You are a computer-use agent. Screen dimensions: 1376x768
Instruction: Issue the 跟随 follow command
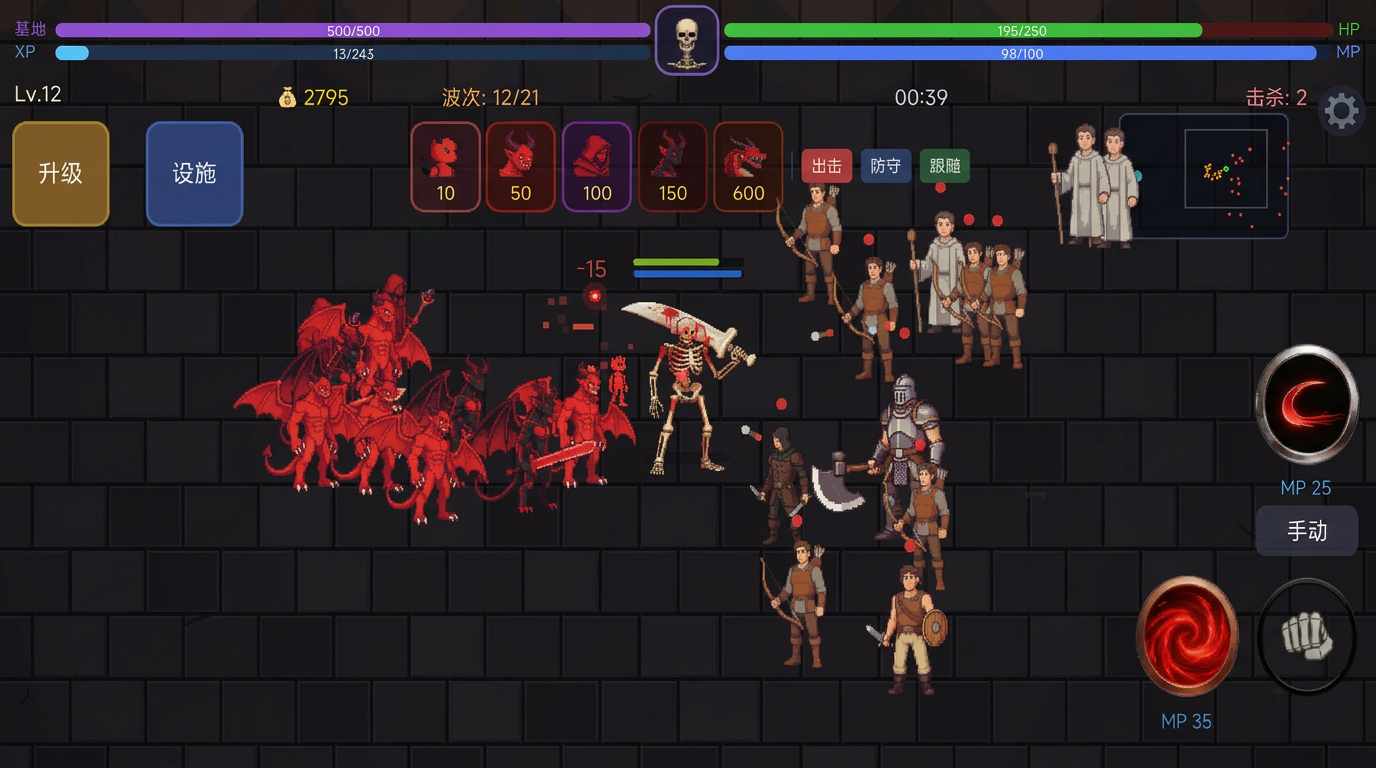click(944, 166)
